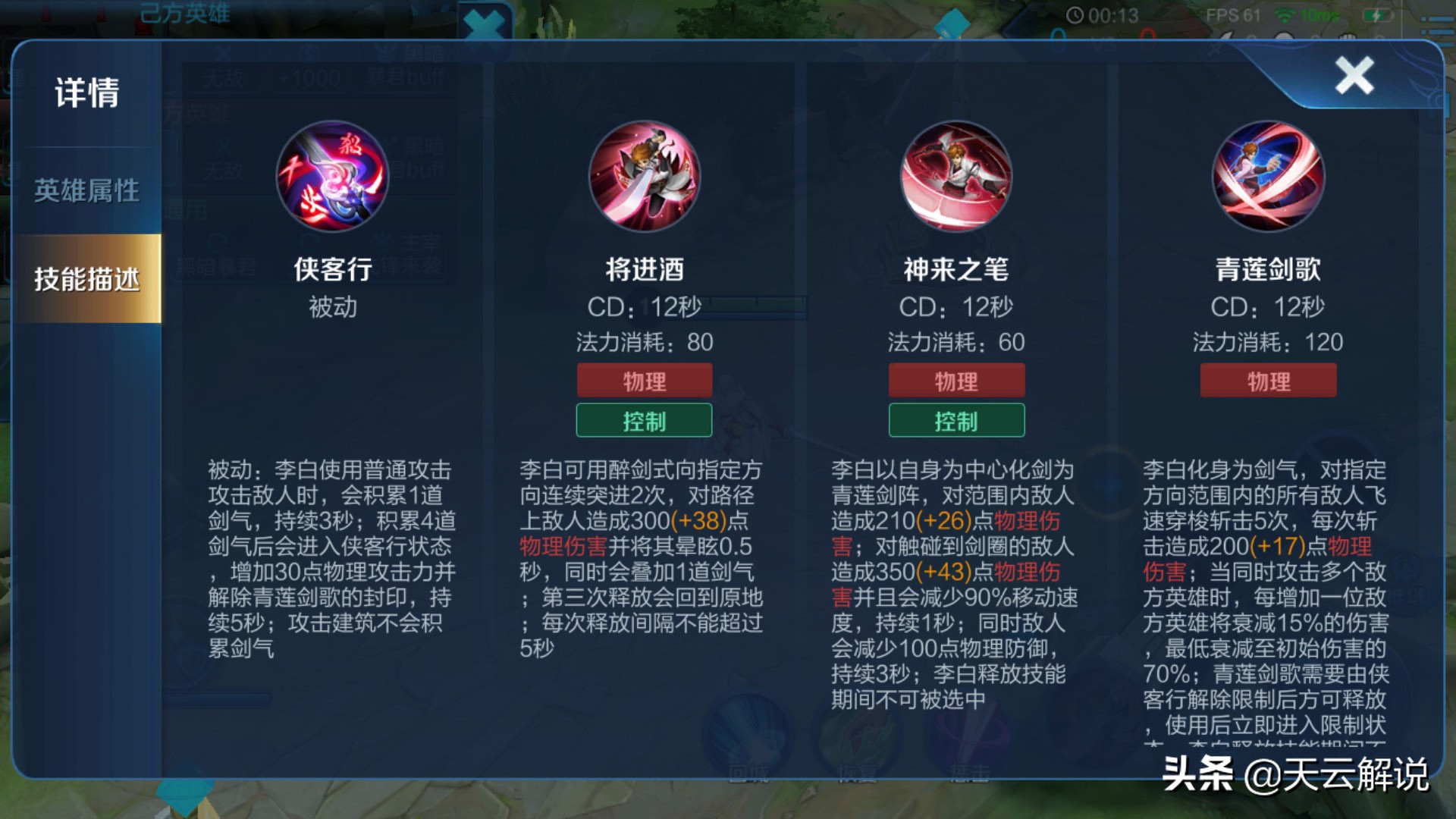Viewport: 1456px width, 819px height.
Task: Click the red 物理 tag under 将进酒
Action: pyautogui.click(x=644, y=380)
